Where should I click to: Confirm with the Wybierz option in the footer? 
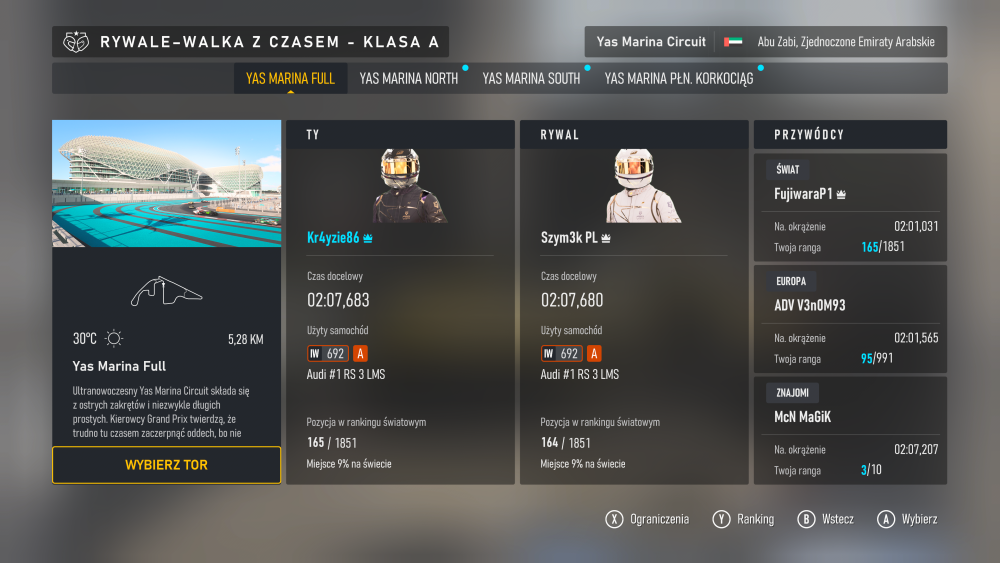tap(908, 519)
